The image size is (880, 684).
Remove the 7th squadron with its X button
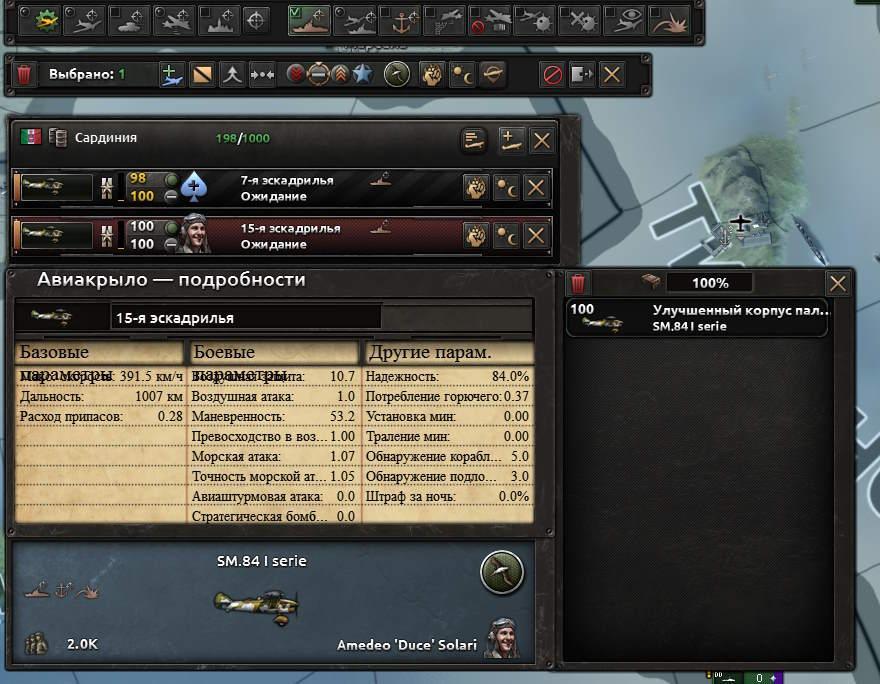pyautogui.click(x=536, y=188)
